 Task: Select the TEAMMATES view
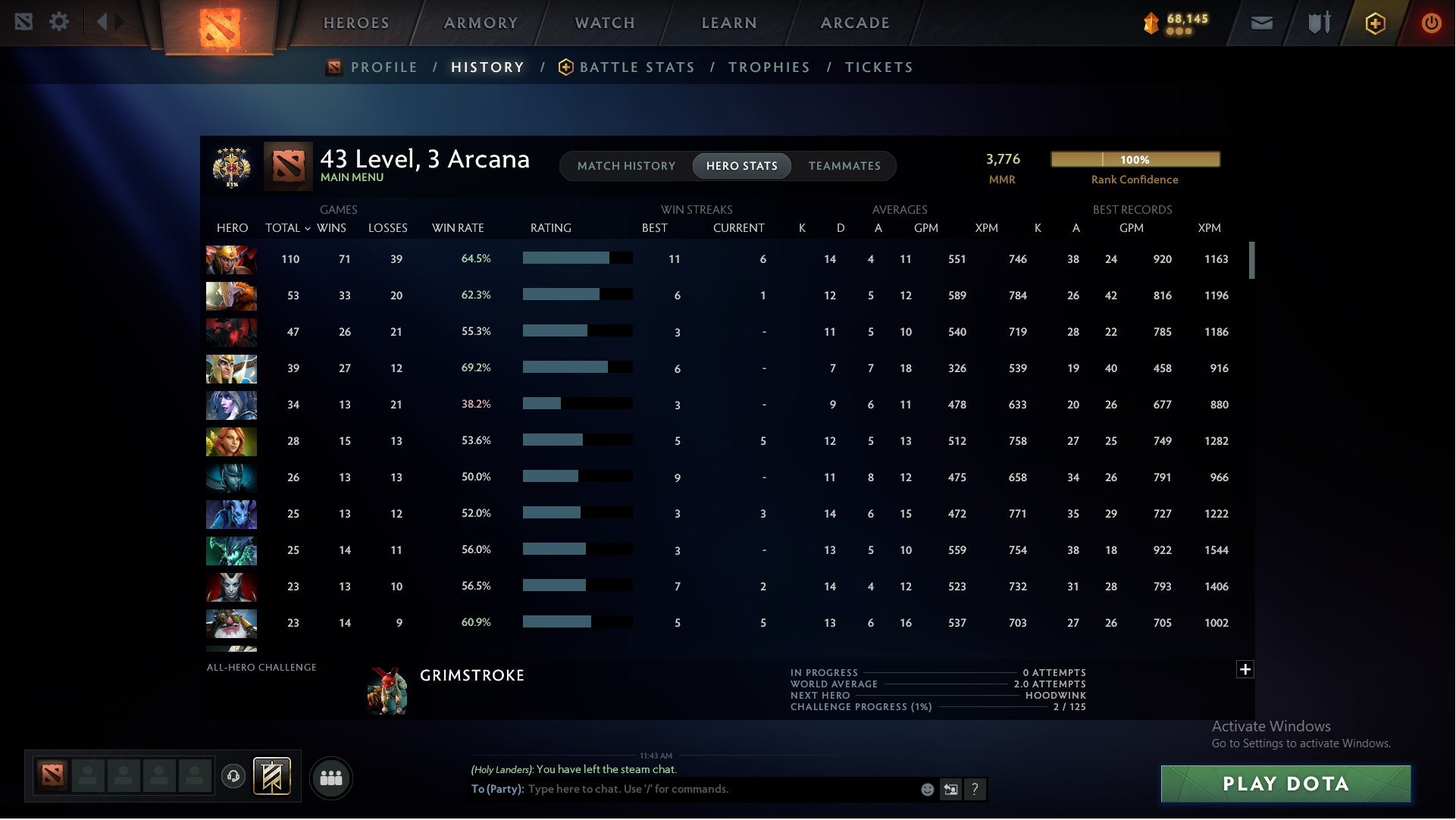coord(844,166)
